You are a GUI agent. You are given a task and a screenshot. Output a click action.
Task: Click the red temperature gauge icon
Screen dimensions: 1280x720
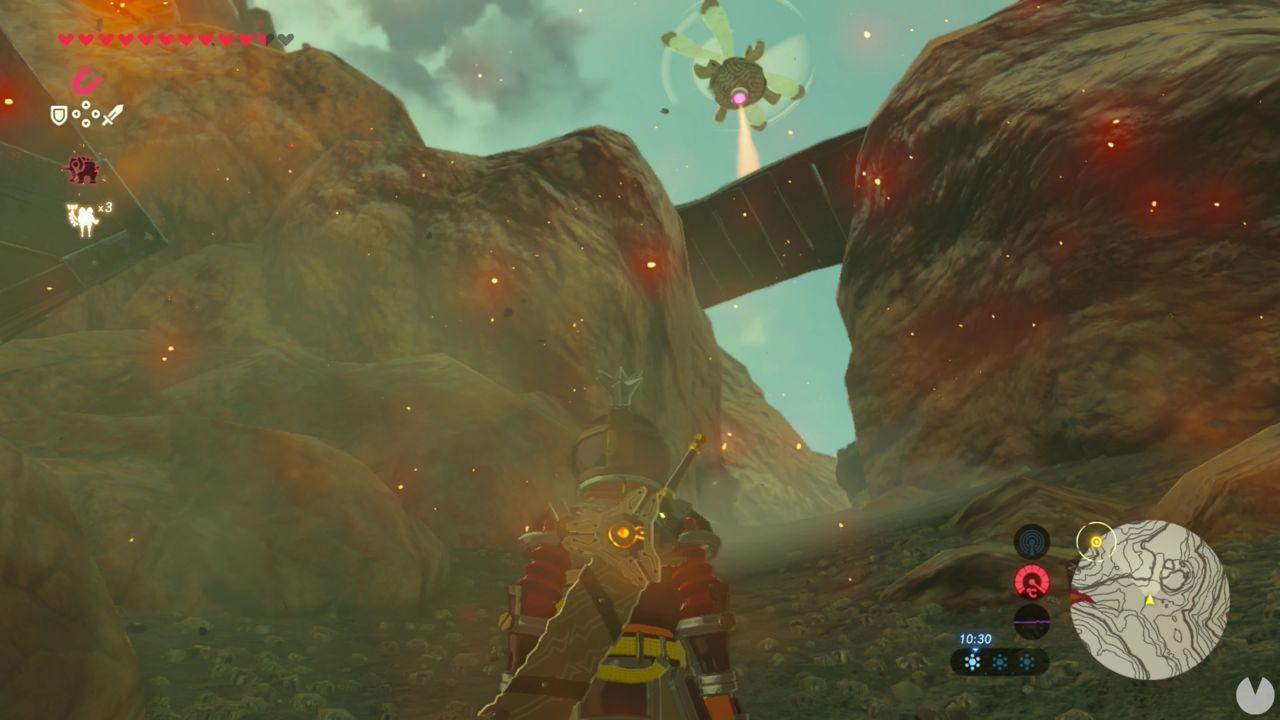pyautogui.click(x=1031, y=580)
